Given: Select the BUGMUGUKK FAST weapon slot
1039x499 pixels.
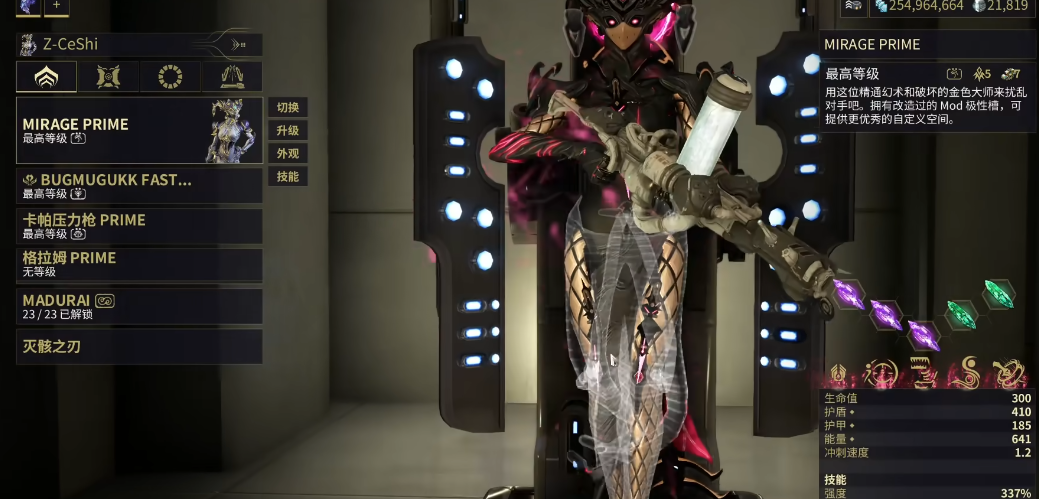Looking at the screenshot, I should pos(139,186).
